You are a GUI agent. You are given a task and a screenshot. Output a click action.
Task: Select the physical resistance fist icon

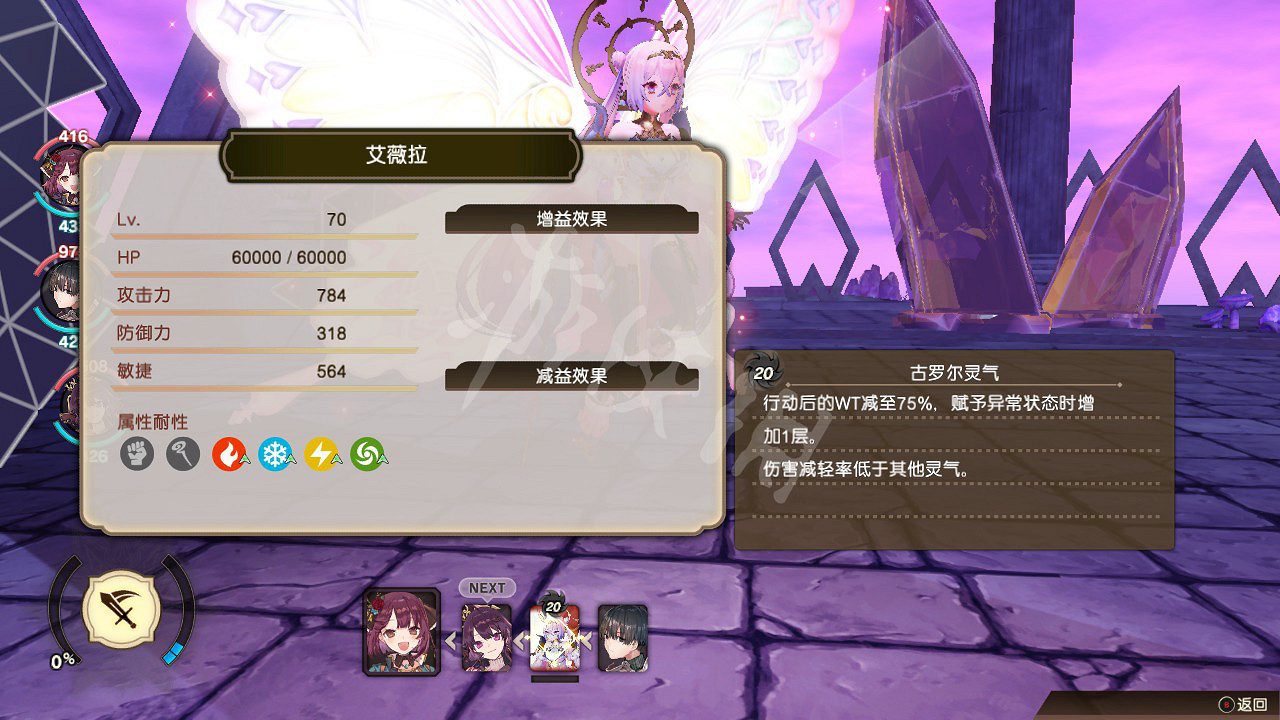pyautogui.click(x=136, y=452)
